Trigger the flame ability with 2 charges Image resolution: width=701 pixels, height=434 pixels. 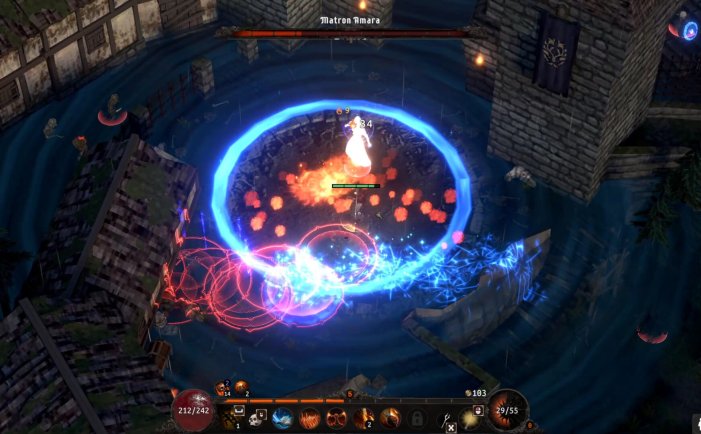tap(363, 416)
